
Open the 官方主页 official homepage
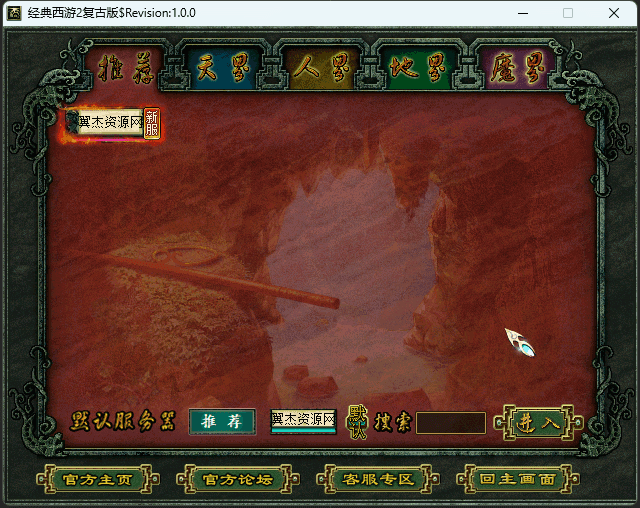[97, 479]
